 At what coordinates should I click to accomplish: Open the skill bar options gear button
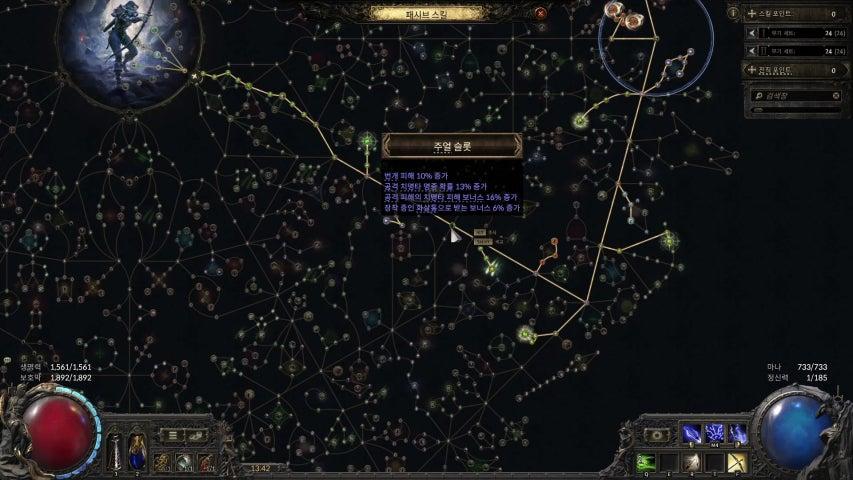[657, 435]
